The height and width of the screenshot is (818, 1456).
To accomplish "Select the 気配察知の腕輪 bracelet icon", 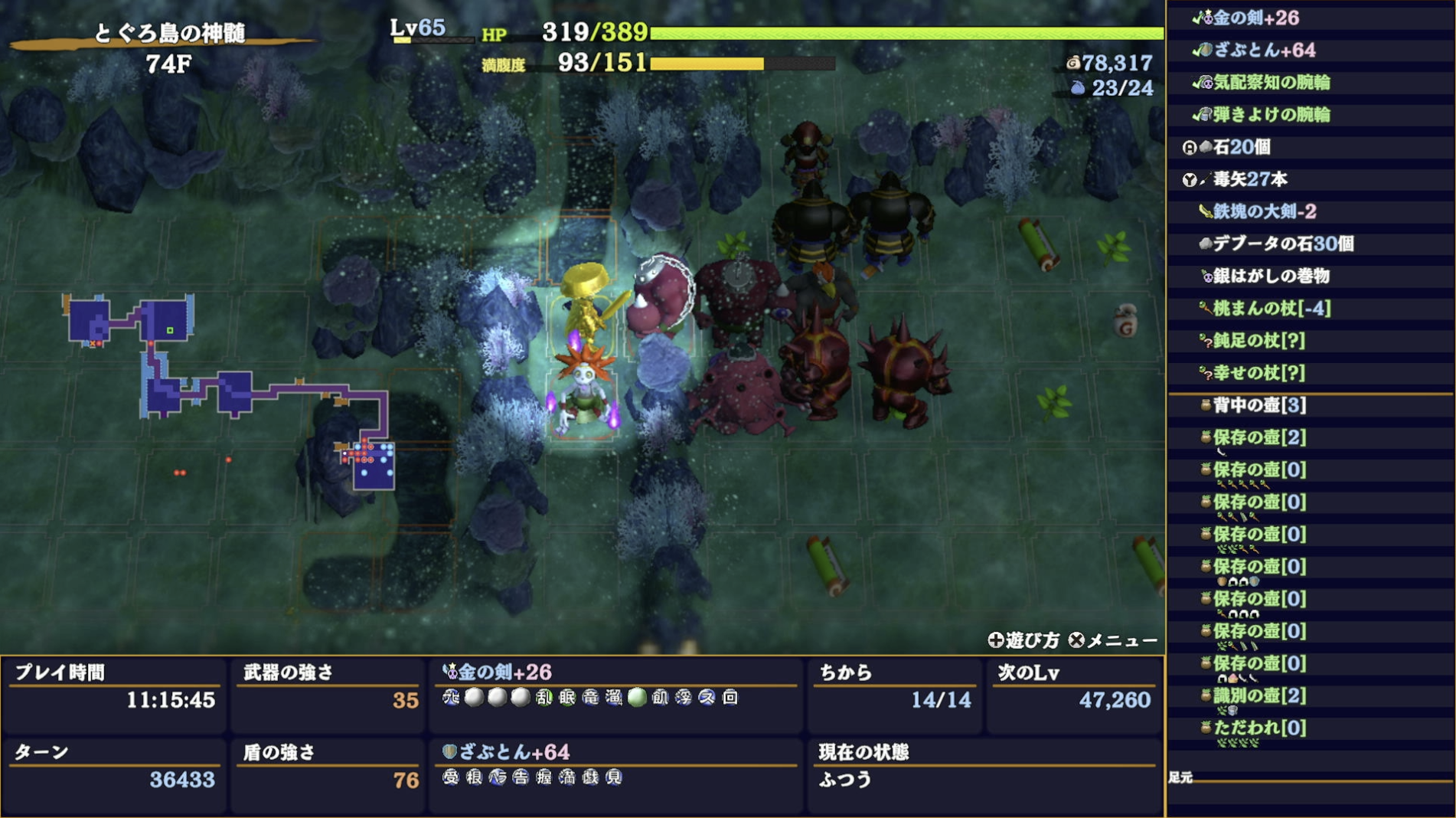I will 1207,83.
